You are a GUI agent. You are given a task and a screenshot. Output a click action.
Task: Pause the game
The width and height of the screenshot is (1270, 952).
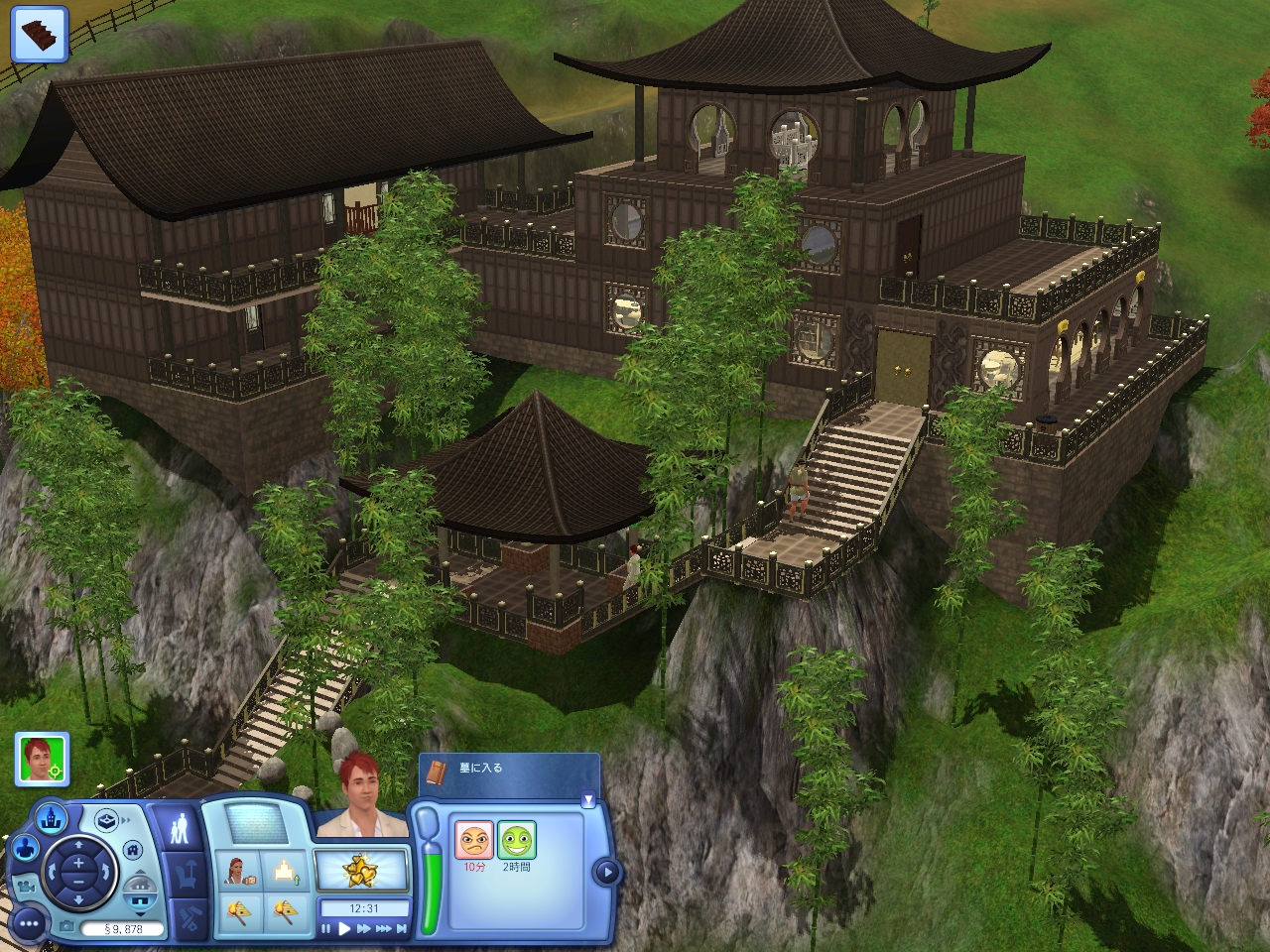(x=325, y=929)
